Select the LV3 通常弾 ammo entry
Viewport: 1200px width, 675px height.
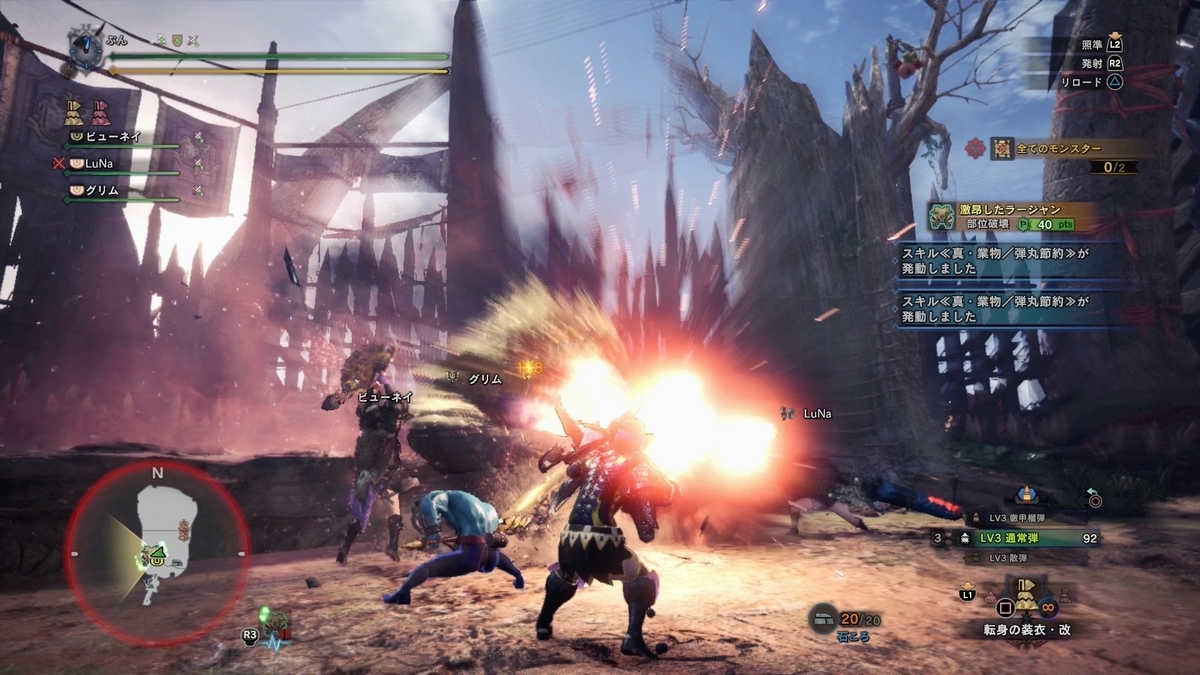click(1028, 538)
